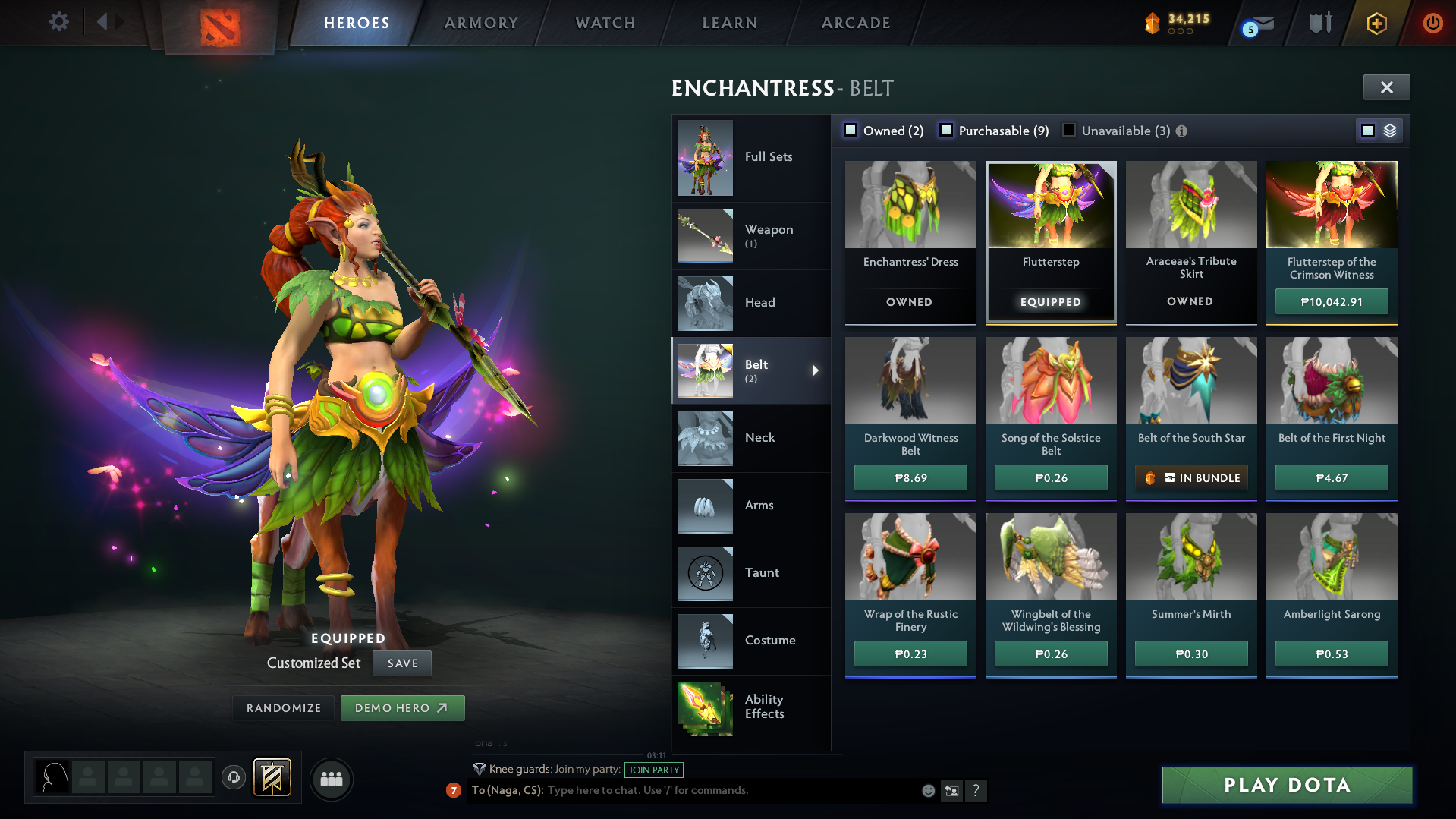Open the Watch tab
The height and width of the screenshot is (819, 1456).
tap(605, 23)
